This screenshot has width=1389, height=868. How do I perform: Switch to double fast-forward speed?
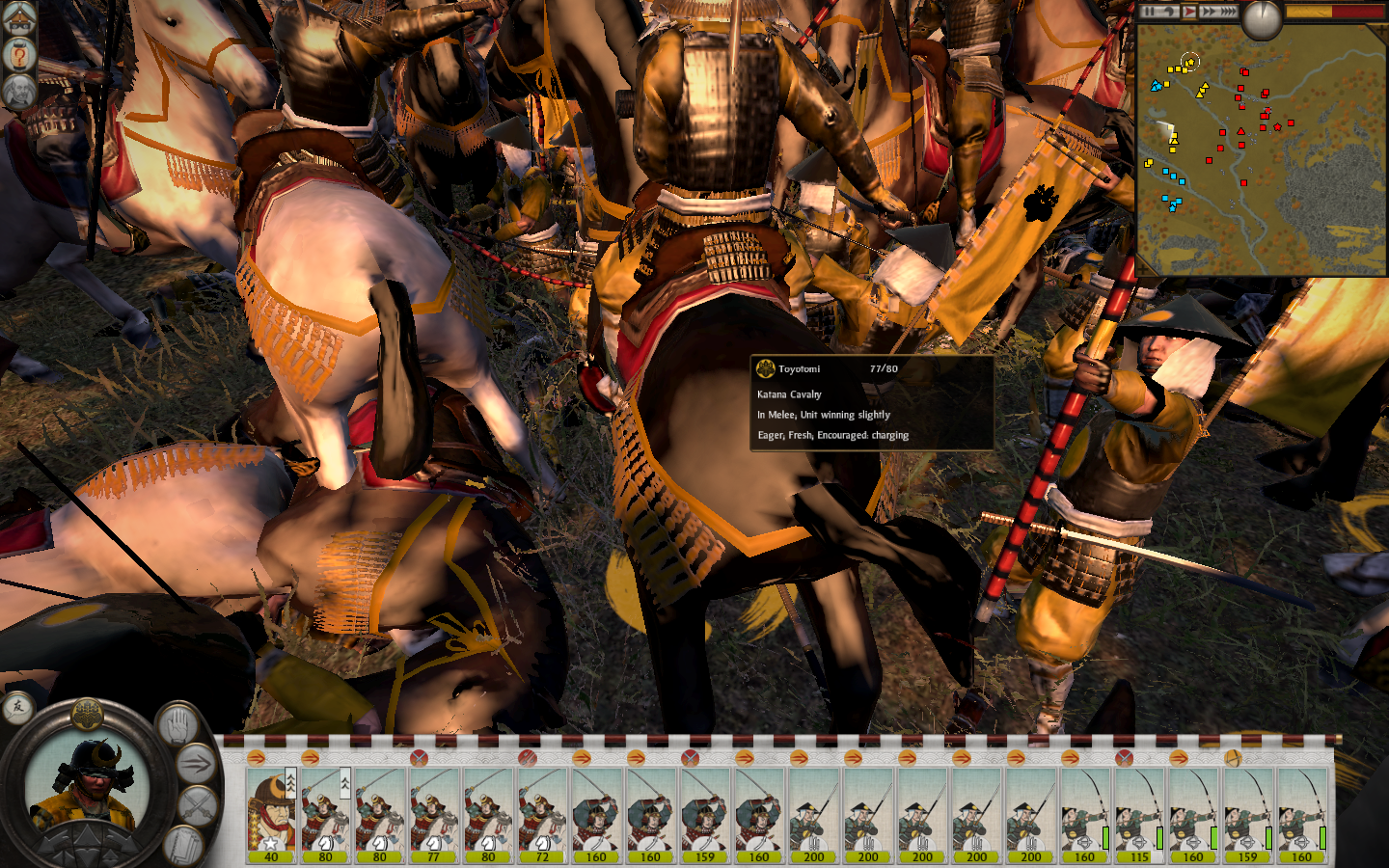[1208, 12]
